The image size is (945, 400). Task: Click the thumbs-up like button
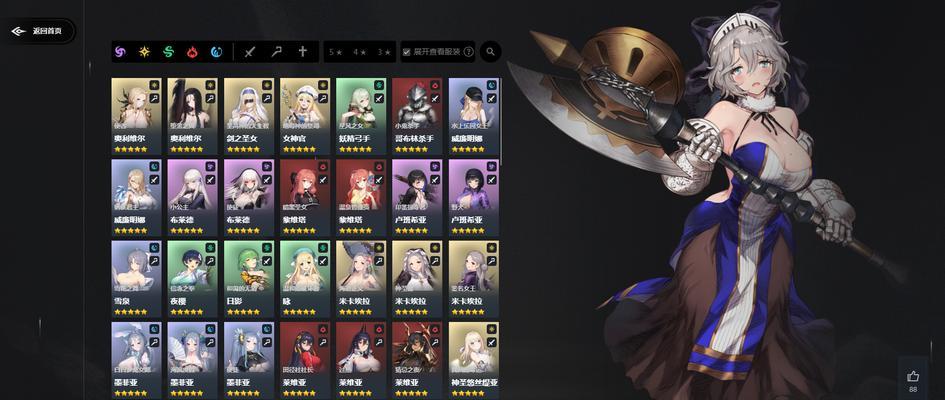pos(912,377)
